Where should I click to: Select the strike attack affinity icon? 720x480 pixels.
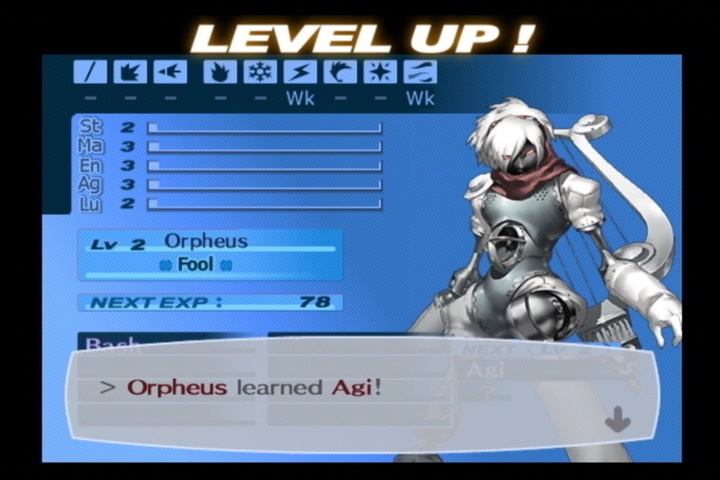tap(130, 72)
